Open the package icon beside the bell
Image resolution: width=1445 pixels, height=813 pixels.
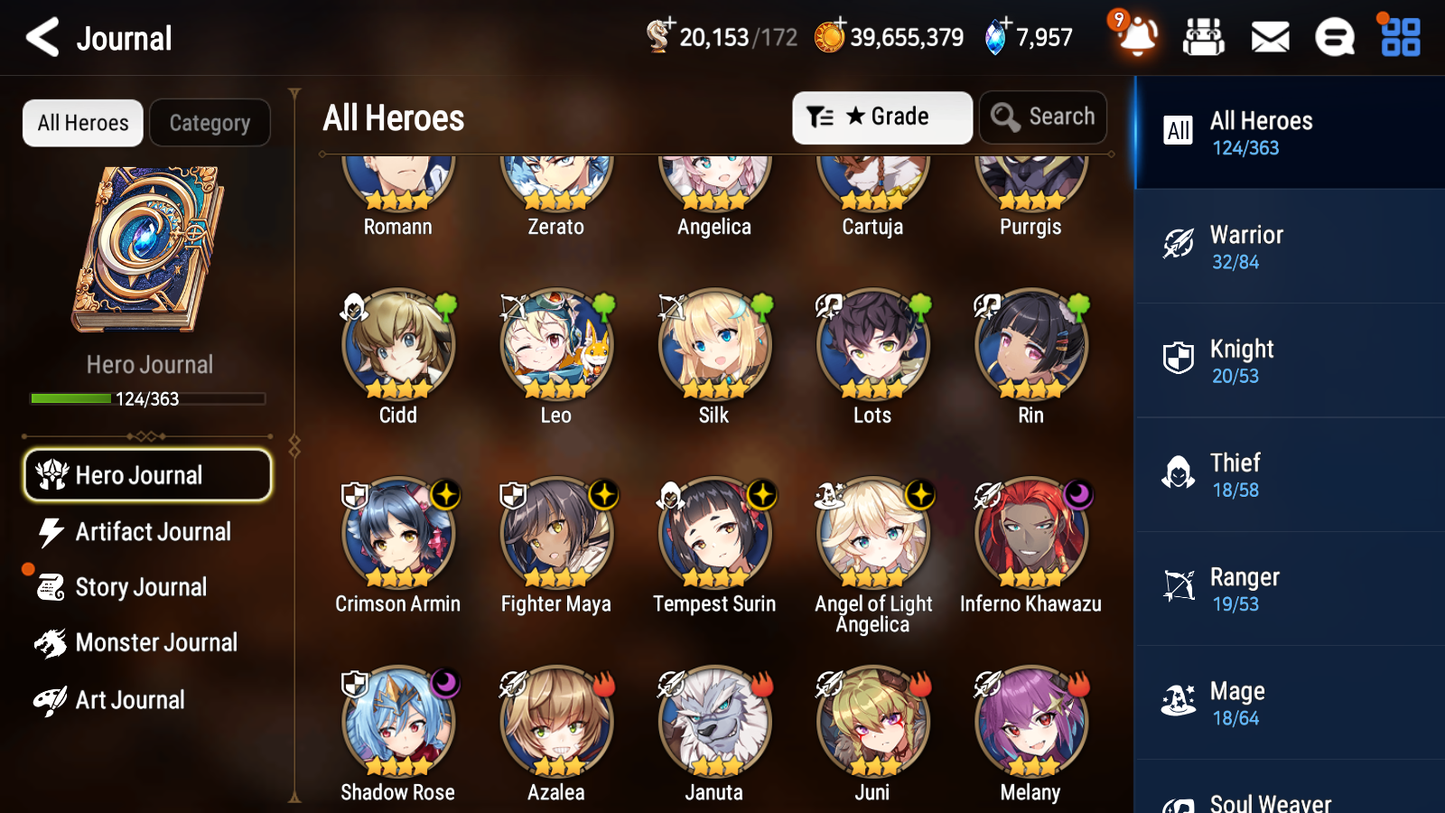point(1203,36)
